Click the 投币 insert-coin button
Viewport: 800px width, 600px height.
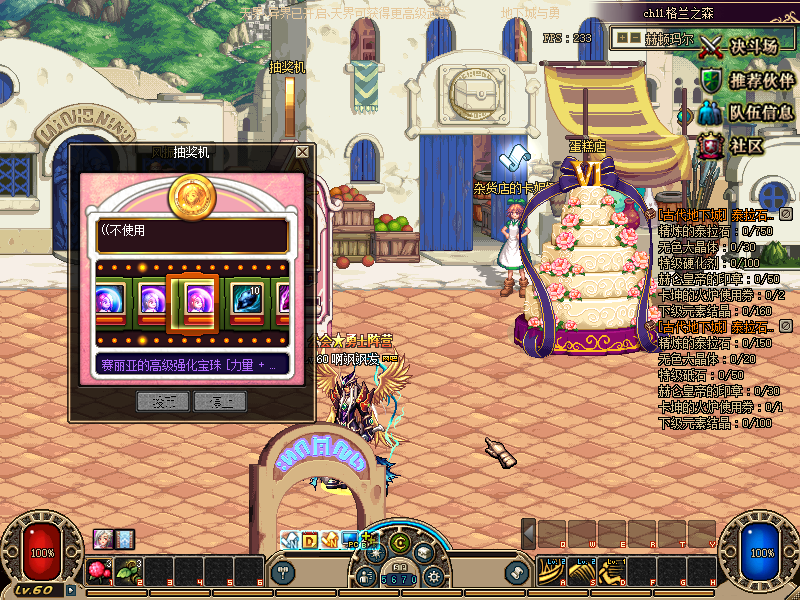[162, 401]
